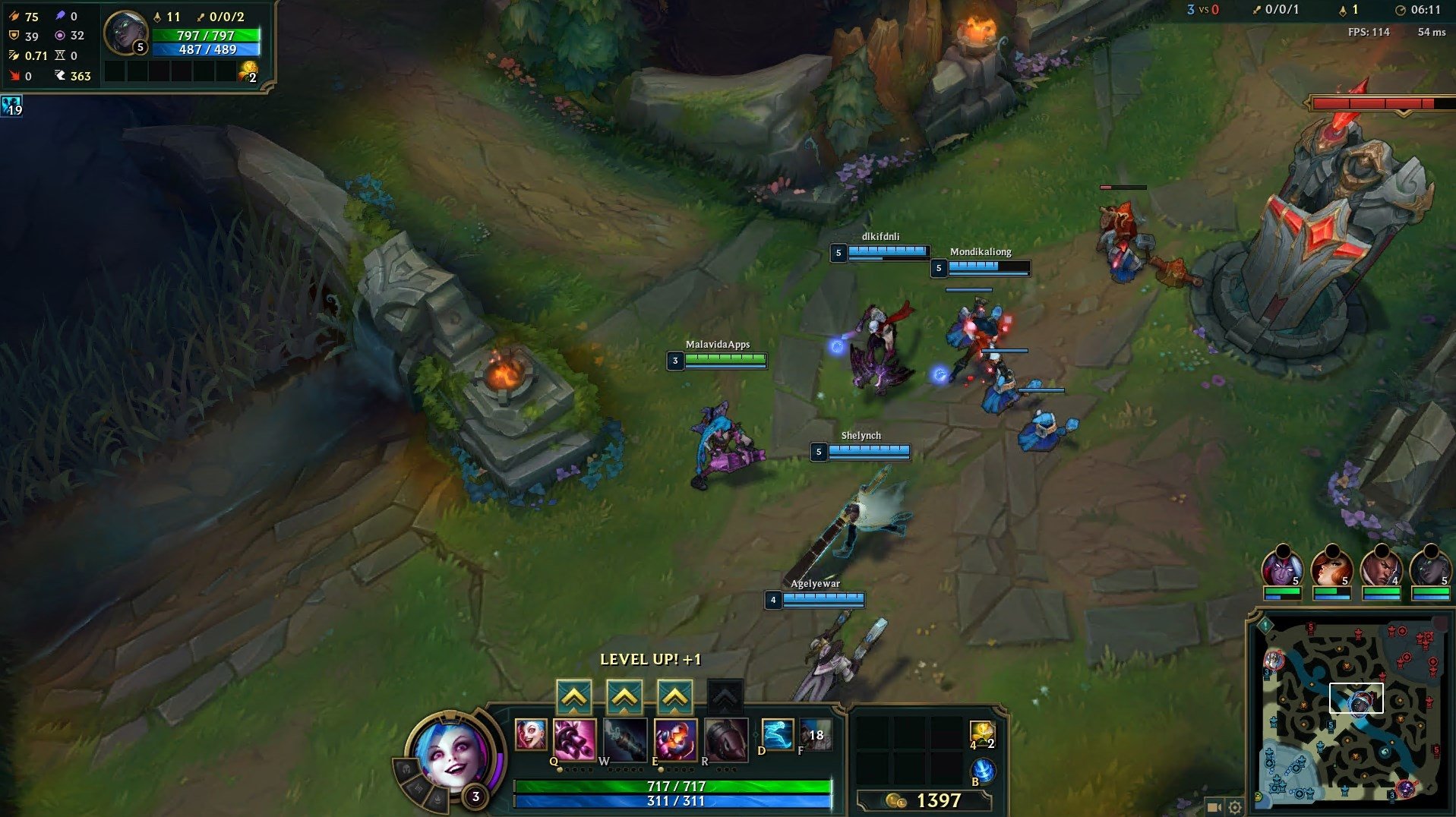Screen dimensions: 1456x817
Task: Click the R ultimate rocket ability icon
Action: coord(726,740)
